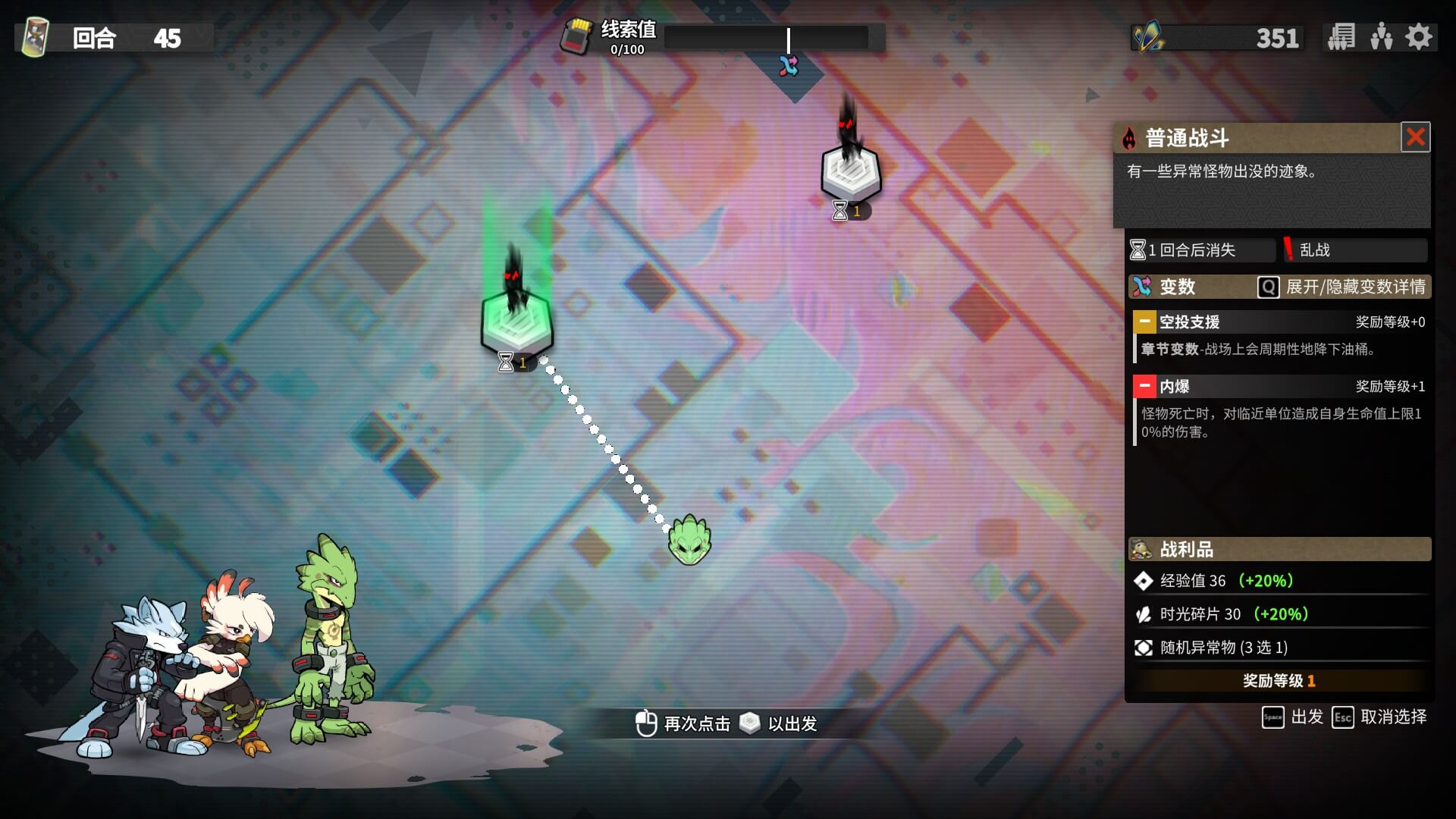Select the white battle node with shadow monster
Viewport: 1456px width, 819px height.
[x=851, y=171]
